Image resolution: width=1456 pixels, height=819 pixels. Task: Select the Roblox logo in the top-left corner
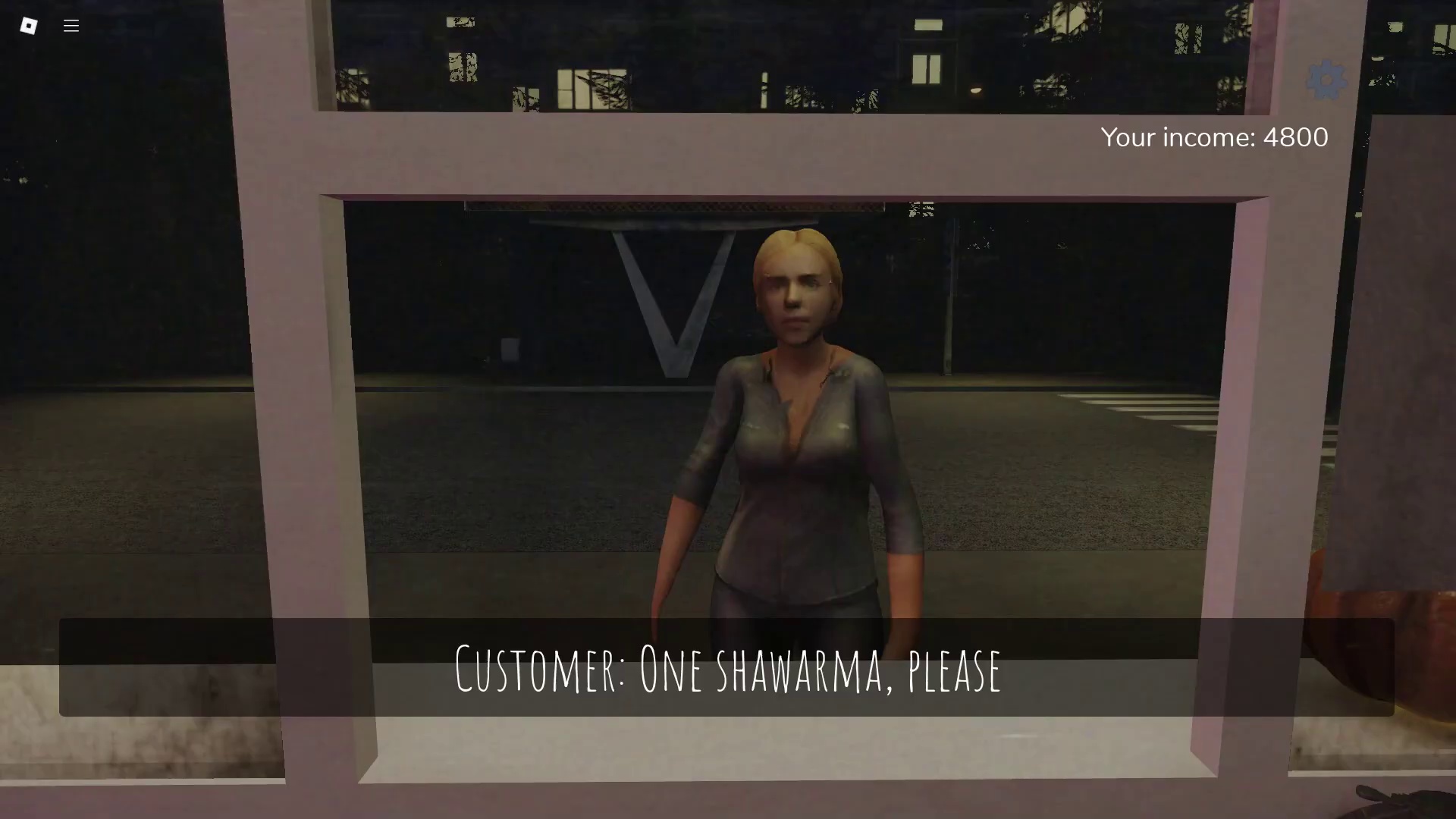29,26
